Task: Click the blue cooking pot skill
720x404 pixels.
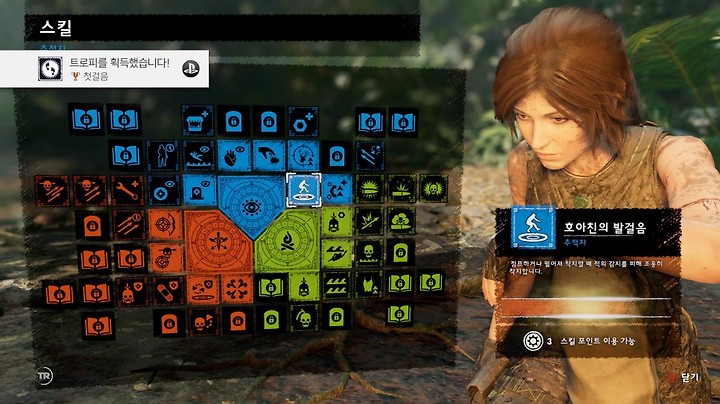Action: [x=197, y=121]
